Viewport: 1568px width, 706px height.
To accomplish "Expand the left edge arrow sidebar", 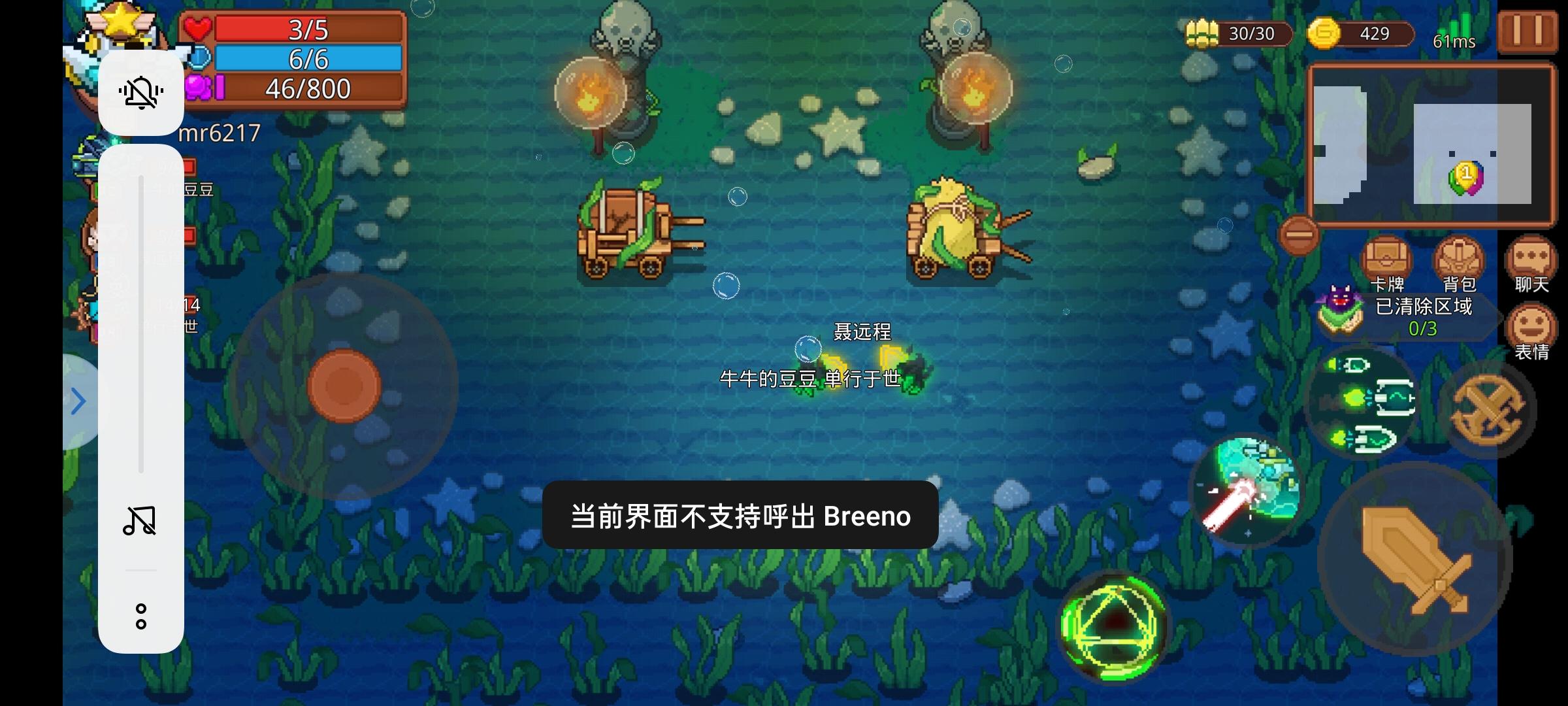I will click(x=77, y=401).
